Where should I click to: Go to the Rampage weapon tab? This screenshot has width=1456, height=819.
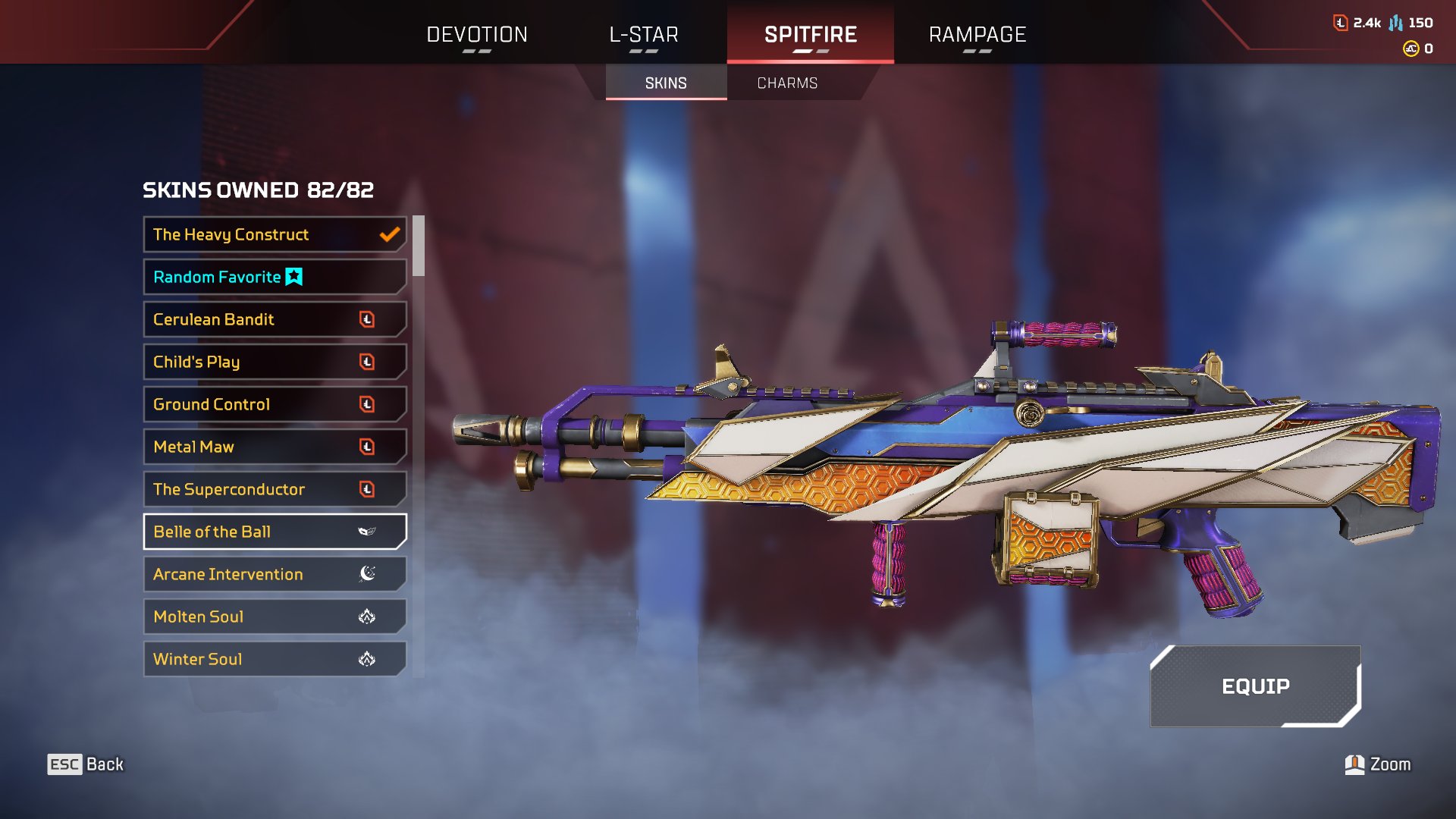(x=977, y=35)
